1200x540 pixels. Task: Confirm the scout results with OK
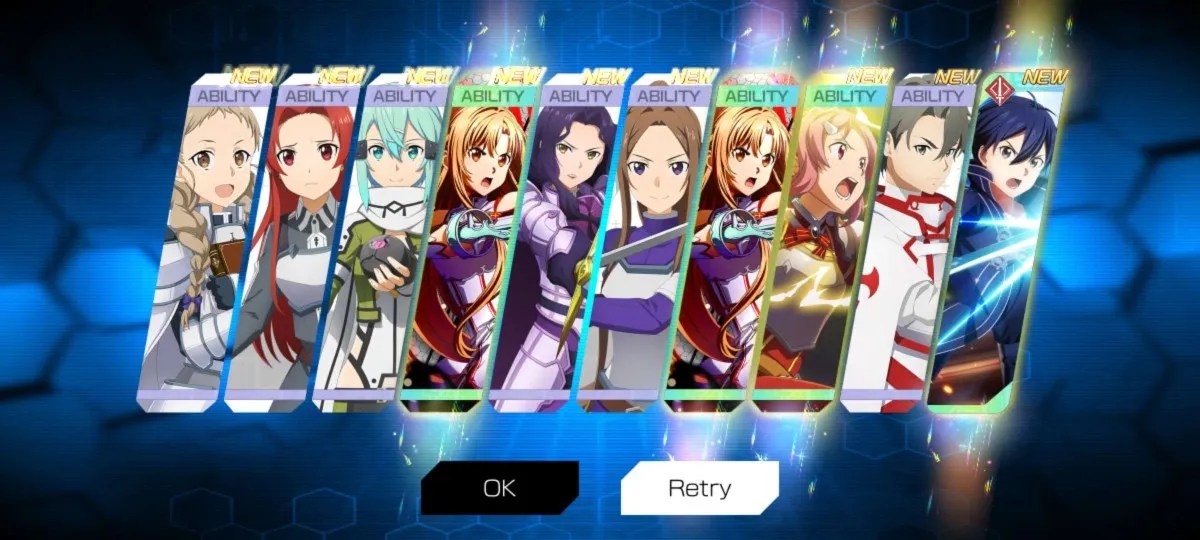tap(499, 488)
